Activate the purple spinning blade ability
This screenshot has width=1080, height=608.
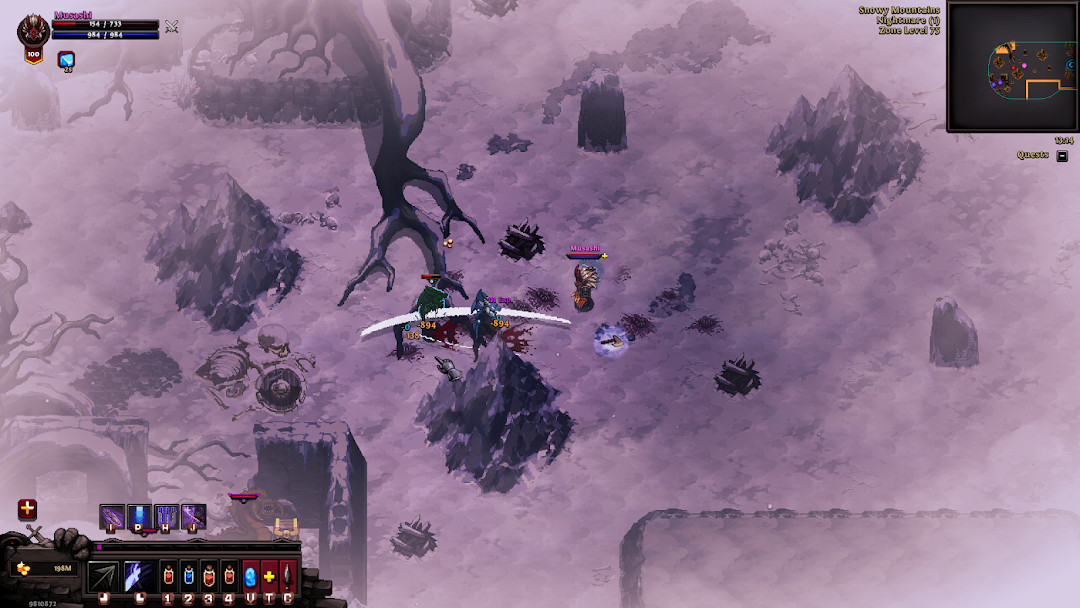(112, 516)
